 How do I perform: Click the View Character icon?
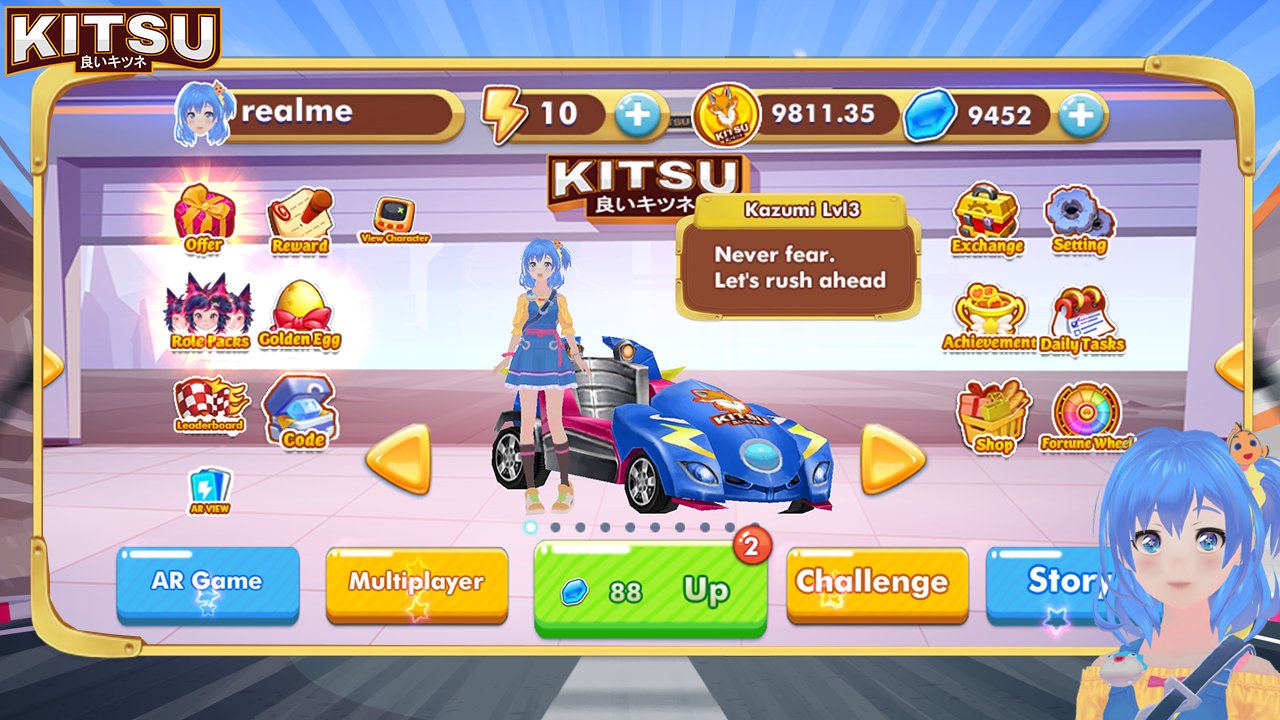pos(394,213)
